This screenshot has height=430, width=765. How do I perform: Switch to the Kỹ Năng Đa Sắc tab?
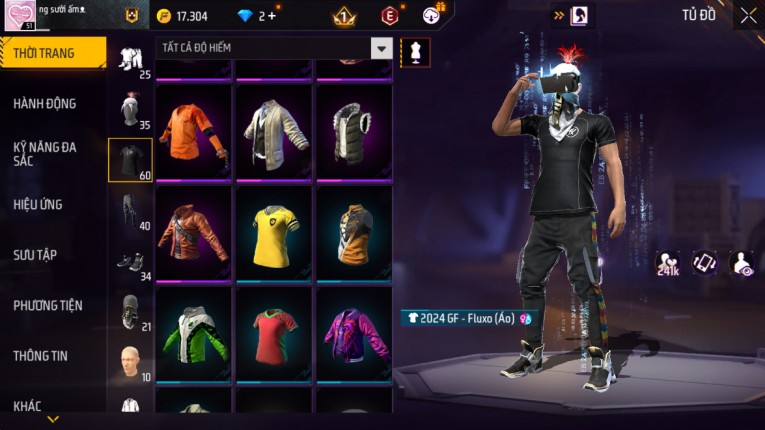(45, 153)
